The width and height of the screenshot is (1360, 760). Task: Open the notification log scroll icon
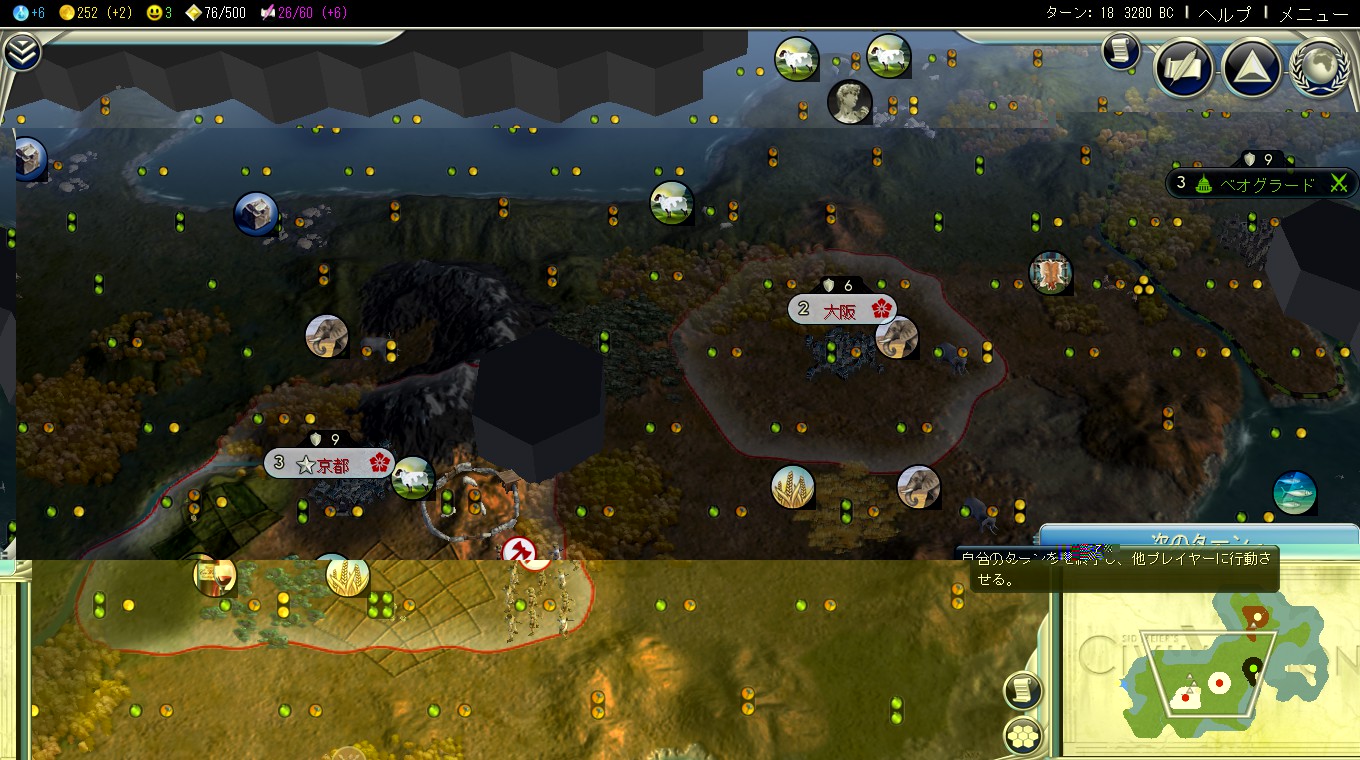tap(1121, 50)
